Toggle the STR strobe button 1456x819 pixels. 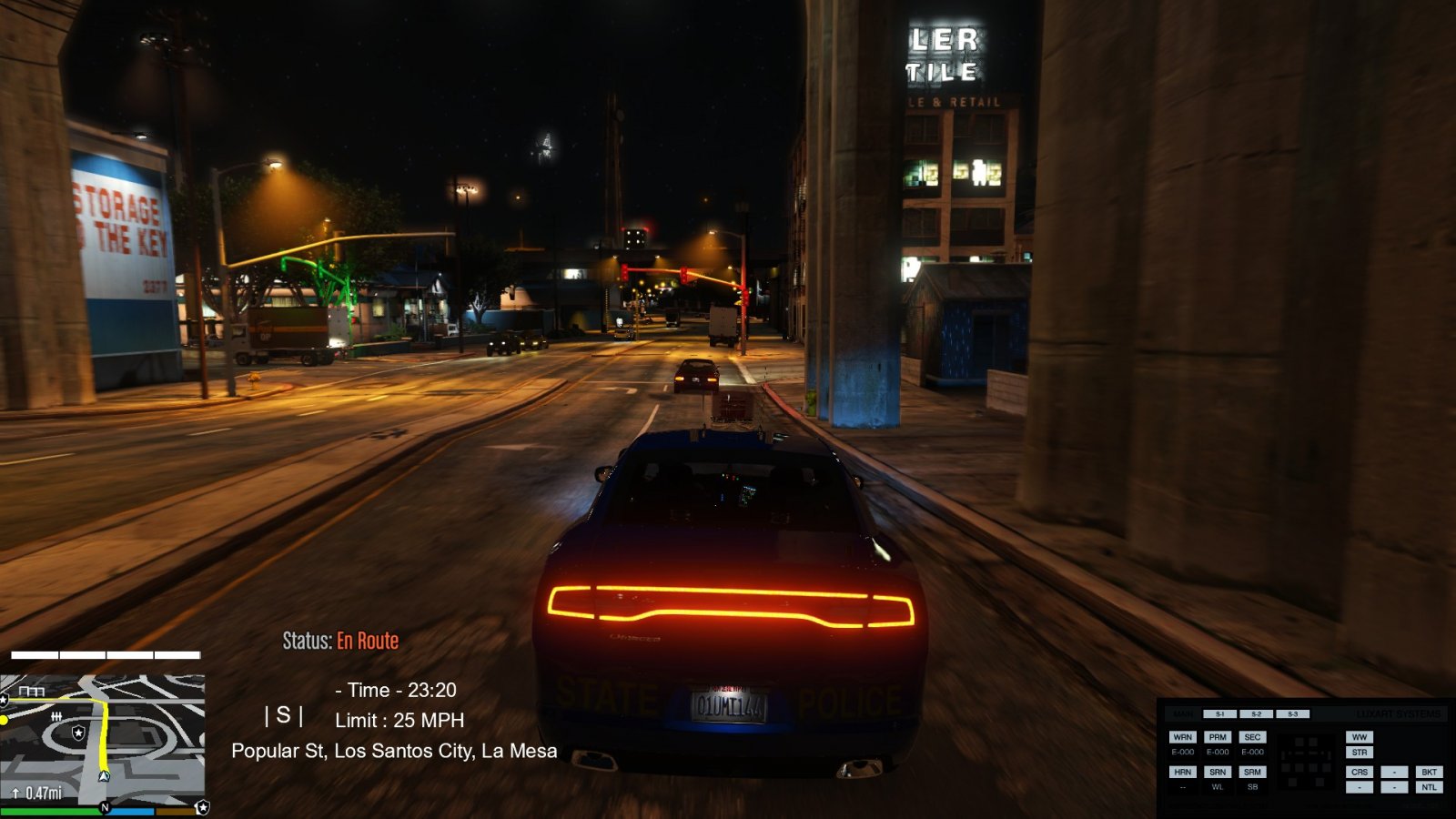click(1360, 753)
